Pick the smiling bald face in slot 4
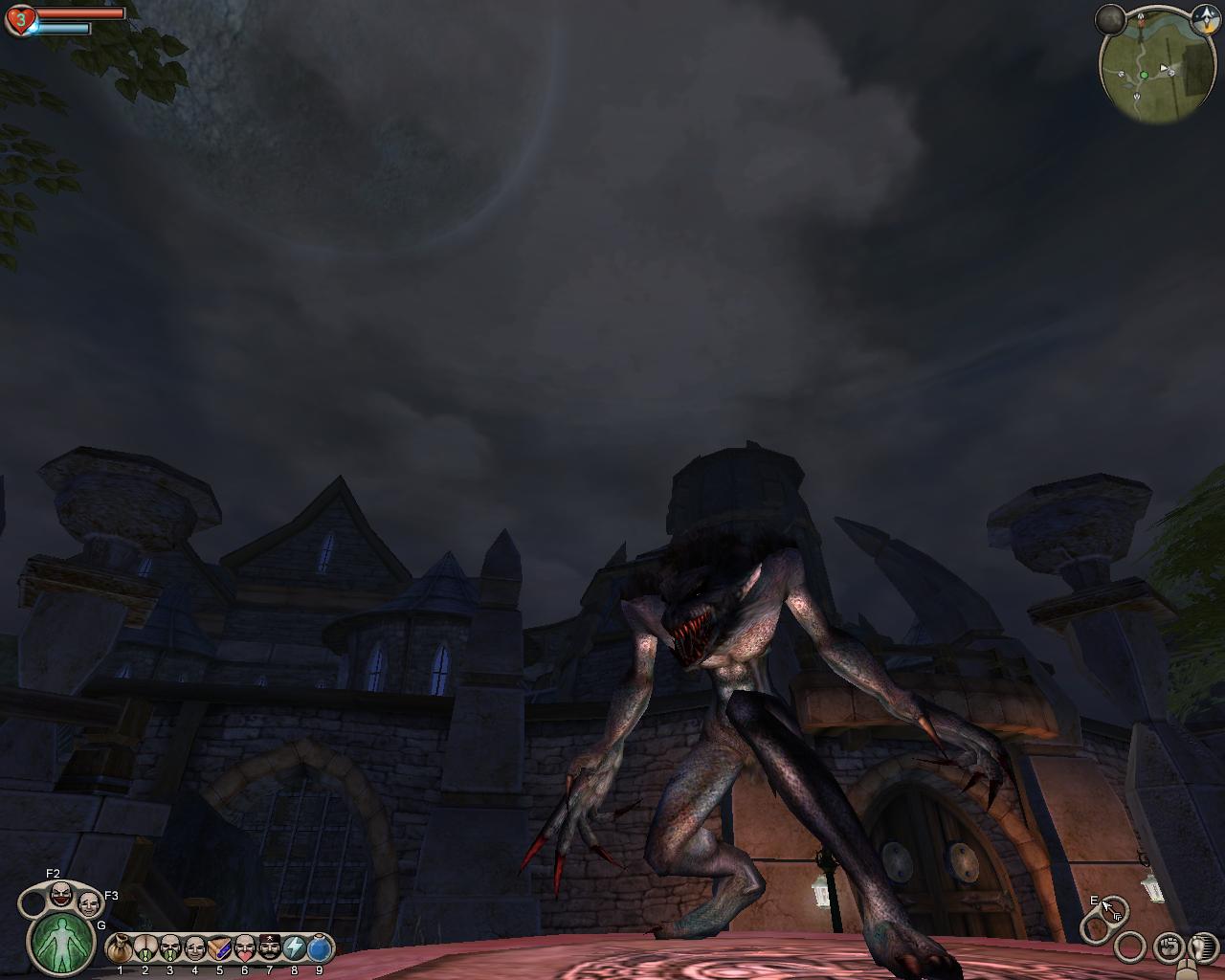Screen dimensions: 1225x980 [x=195, y=948]
